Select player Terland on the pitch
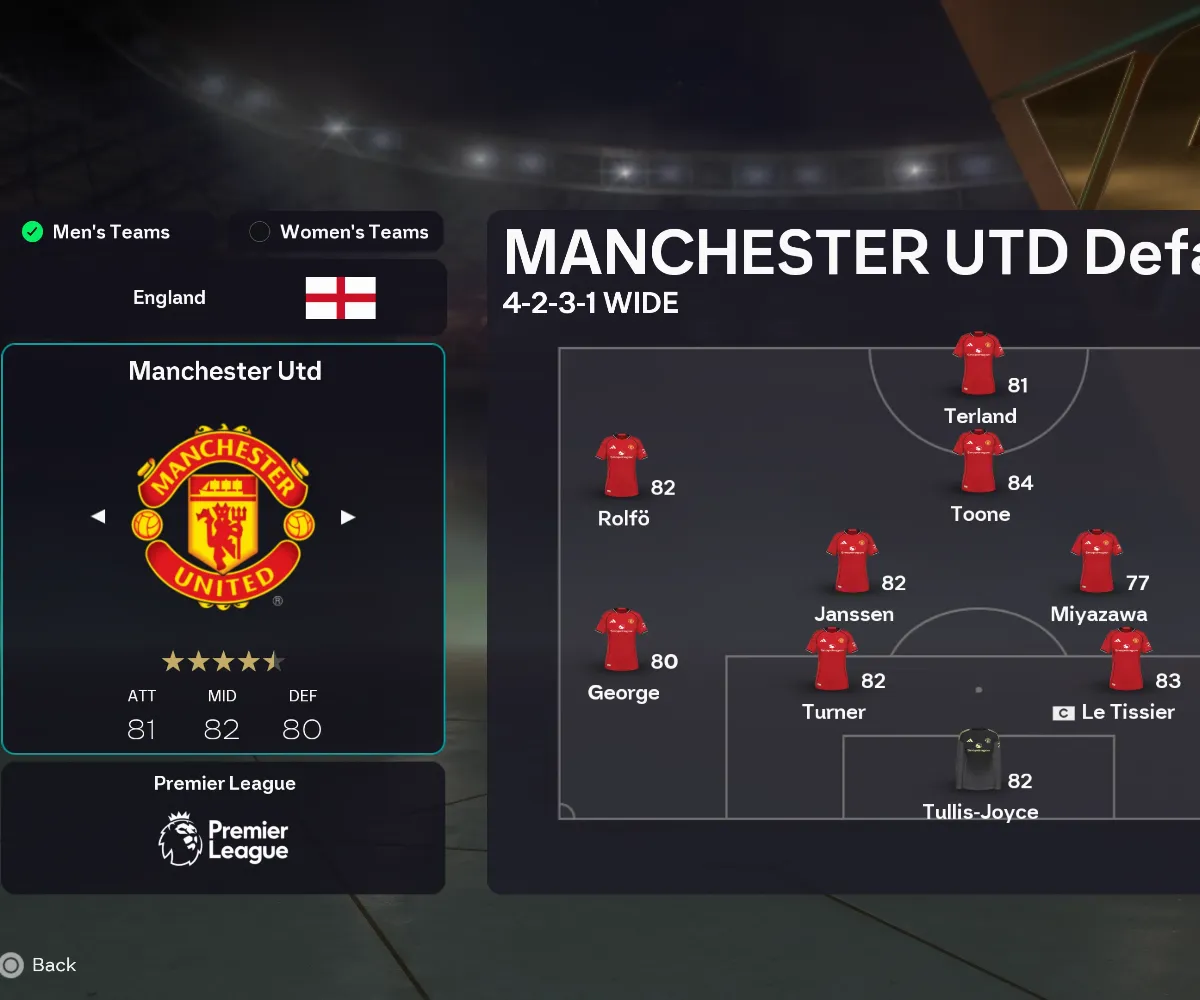Screen dimensions: 1200x1000 (x=978, y=364)
